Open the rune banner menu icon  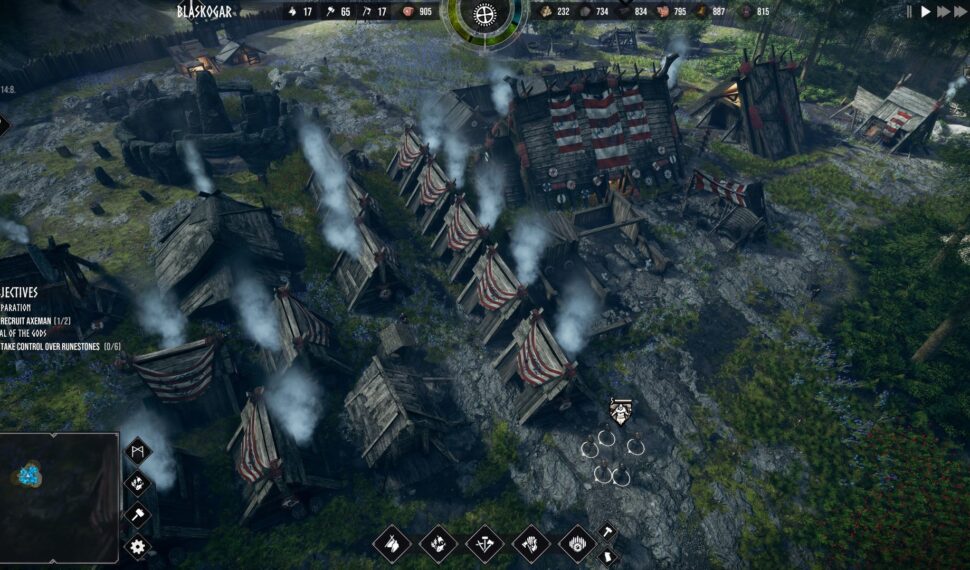138,452
